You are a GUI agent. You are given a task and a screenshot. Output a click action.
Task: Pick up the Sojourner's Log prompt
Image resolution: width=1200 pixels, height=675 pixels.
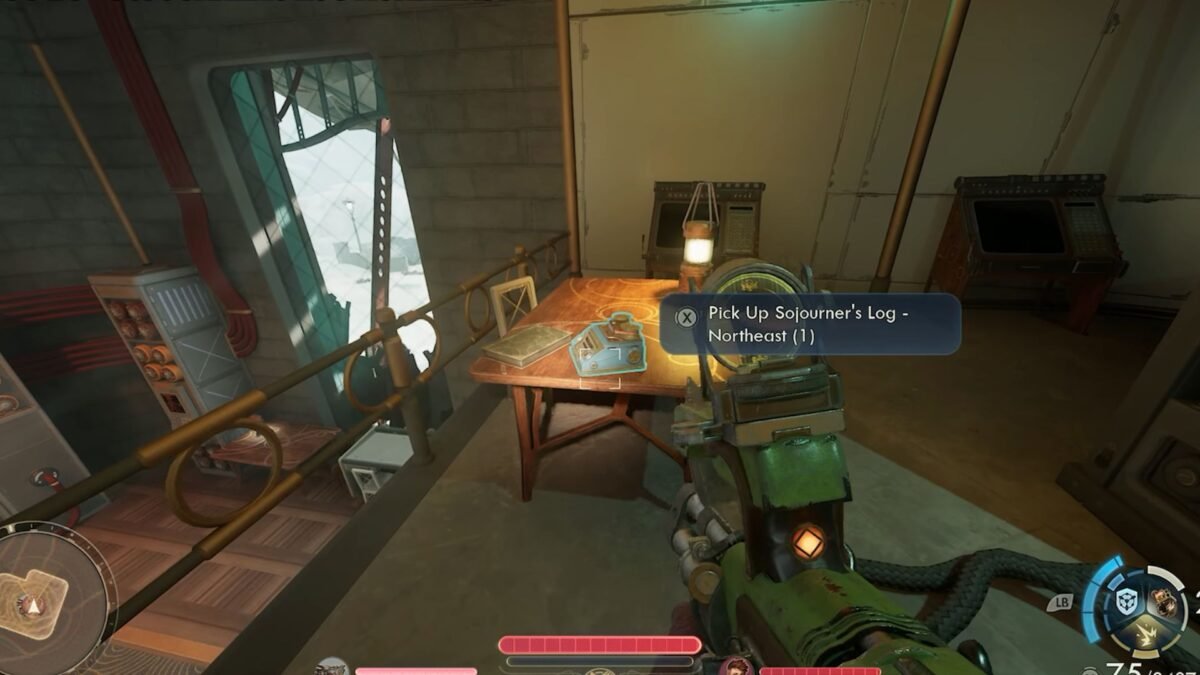(x=810, y=324)
